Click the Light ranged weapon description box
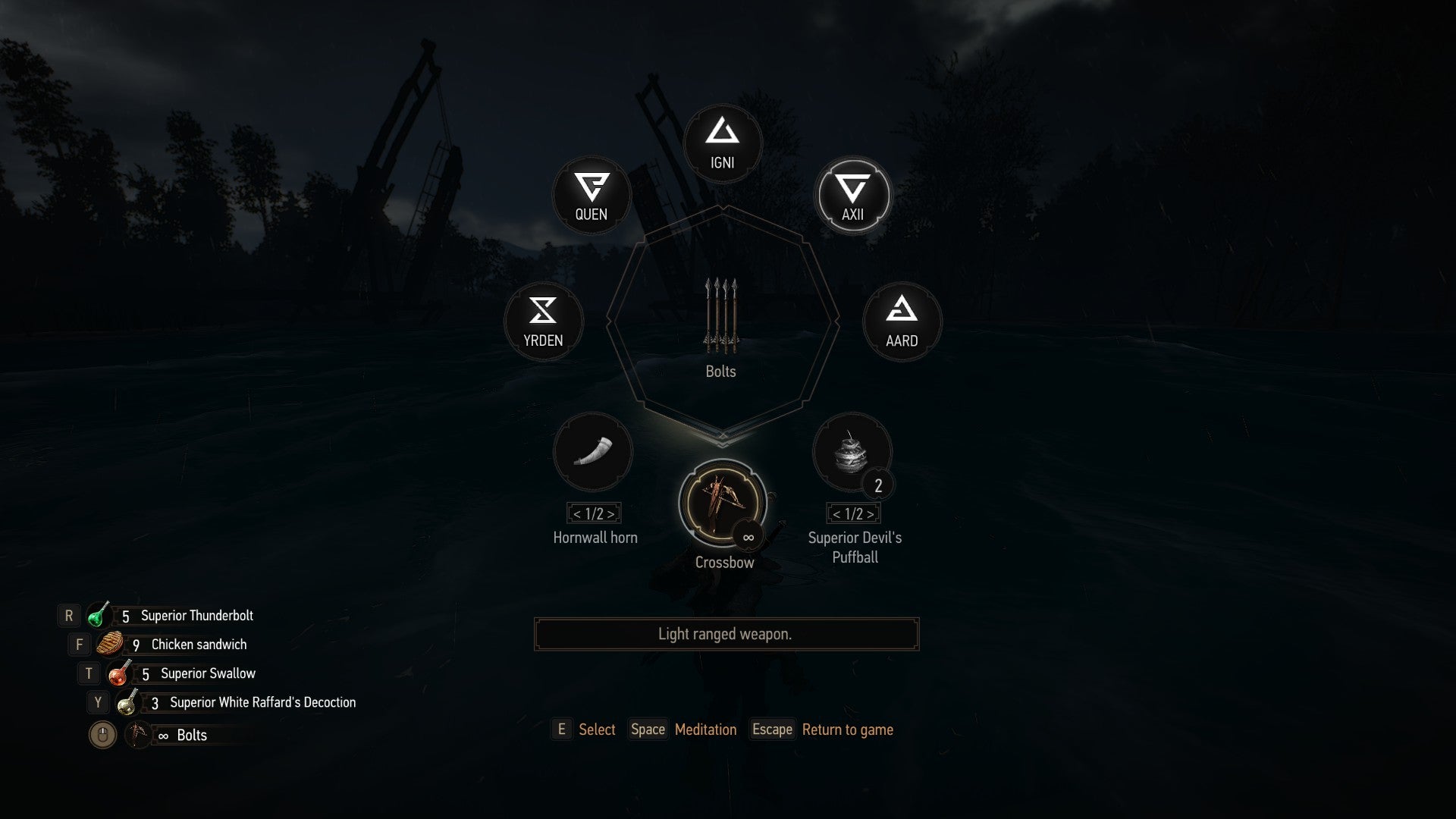Viewport: 1456px width, 819px height. coord(725,633)
